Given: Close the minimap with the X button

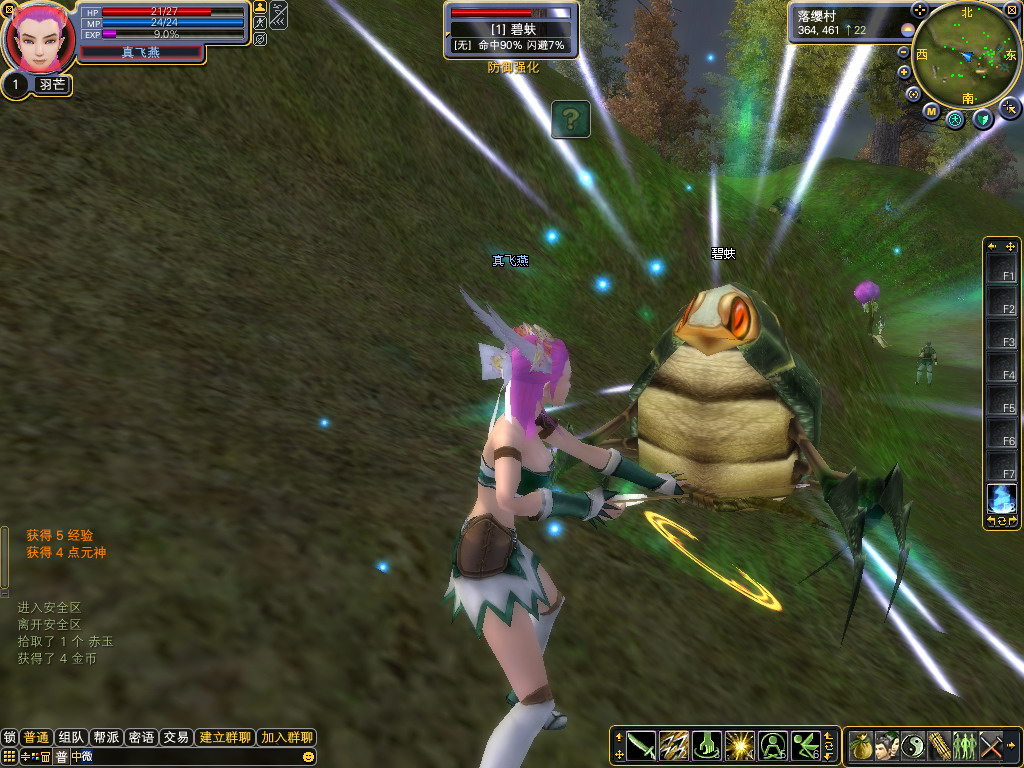Looking at the screenshot, I should 1010,10.
